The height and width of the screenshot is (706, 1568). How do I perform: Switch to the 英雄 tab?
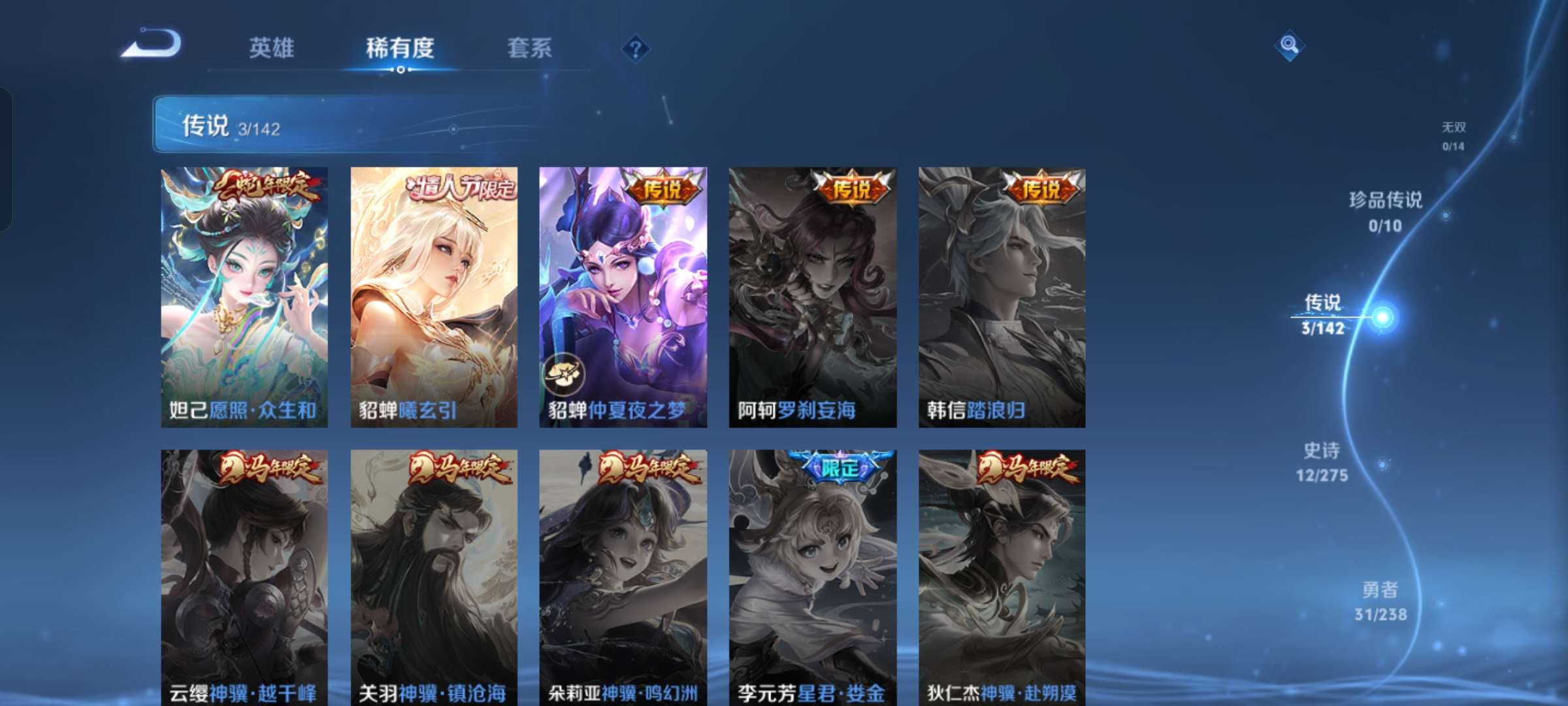tap(272, 47)
